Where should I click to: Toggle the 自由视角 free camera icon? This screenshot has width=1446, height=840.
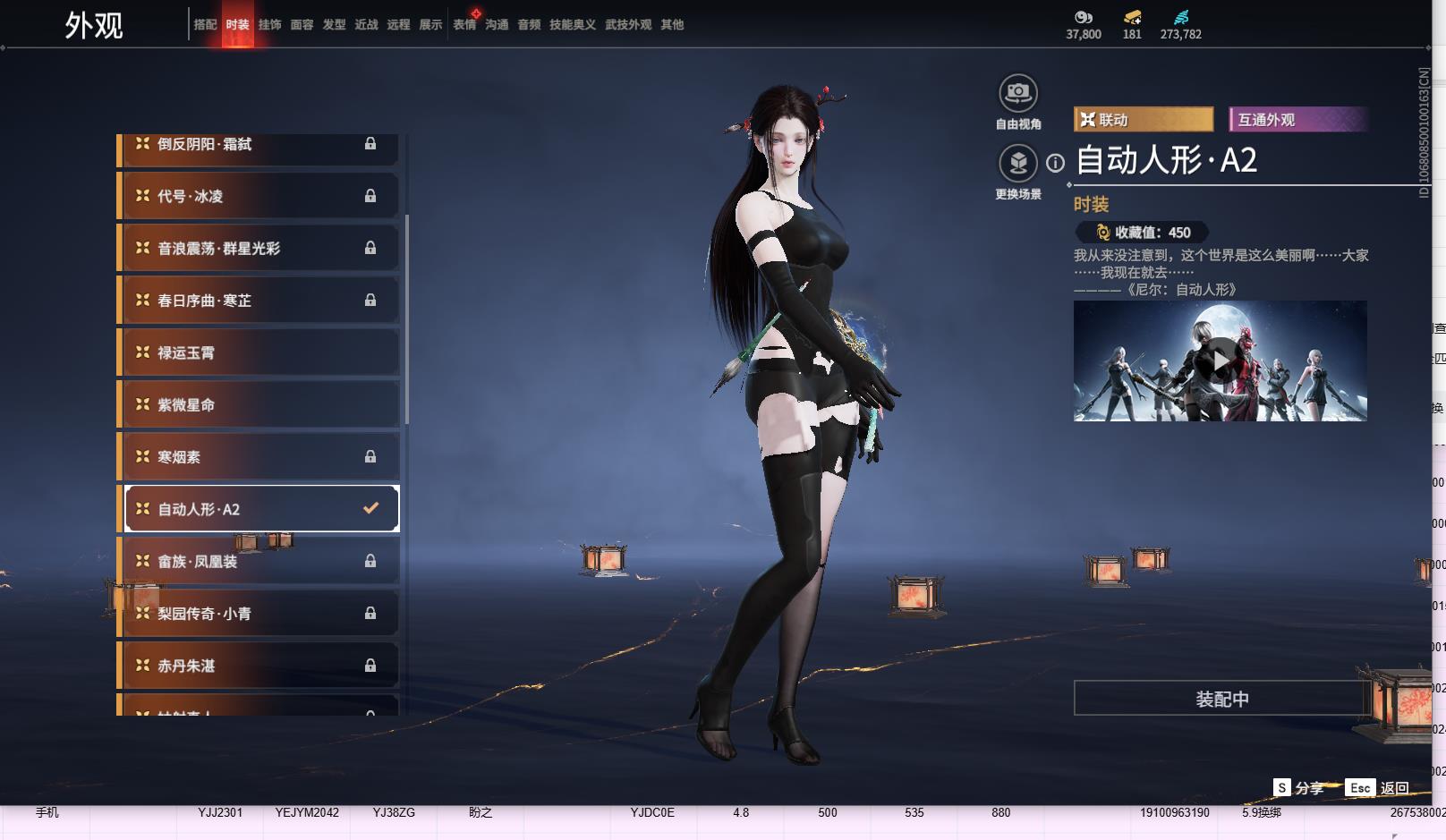coord(1017,93)
